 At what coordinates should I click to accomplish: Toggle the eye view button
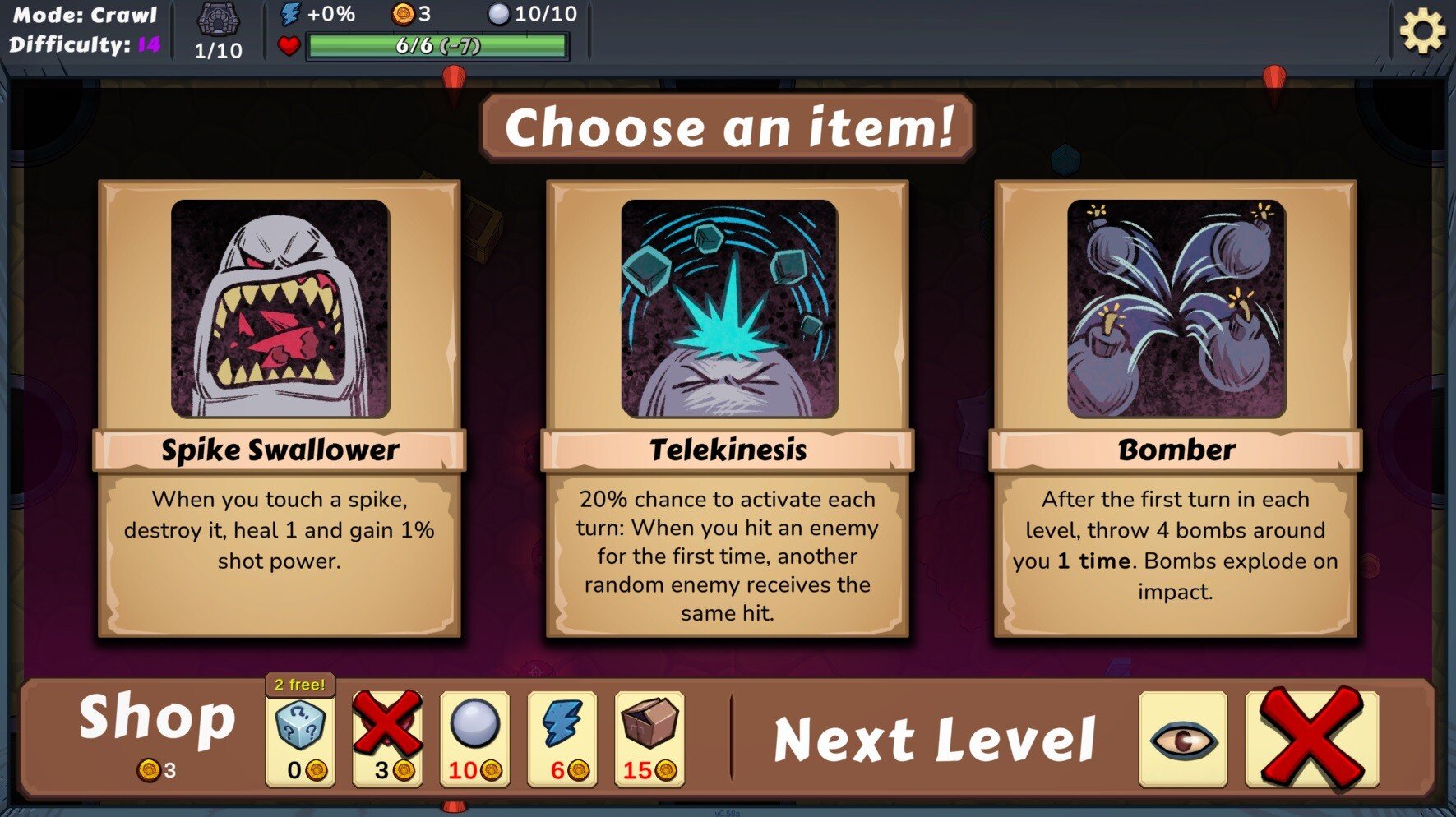[x=1183, y=739]
